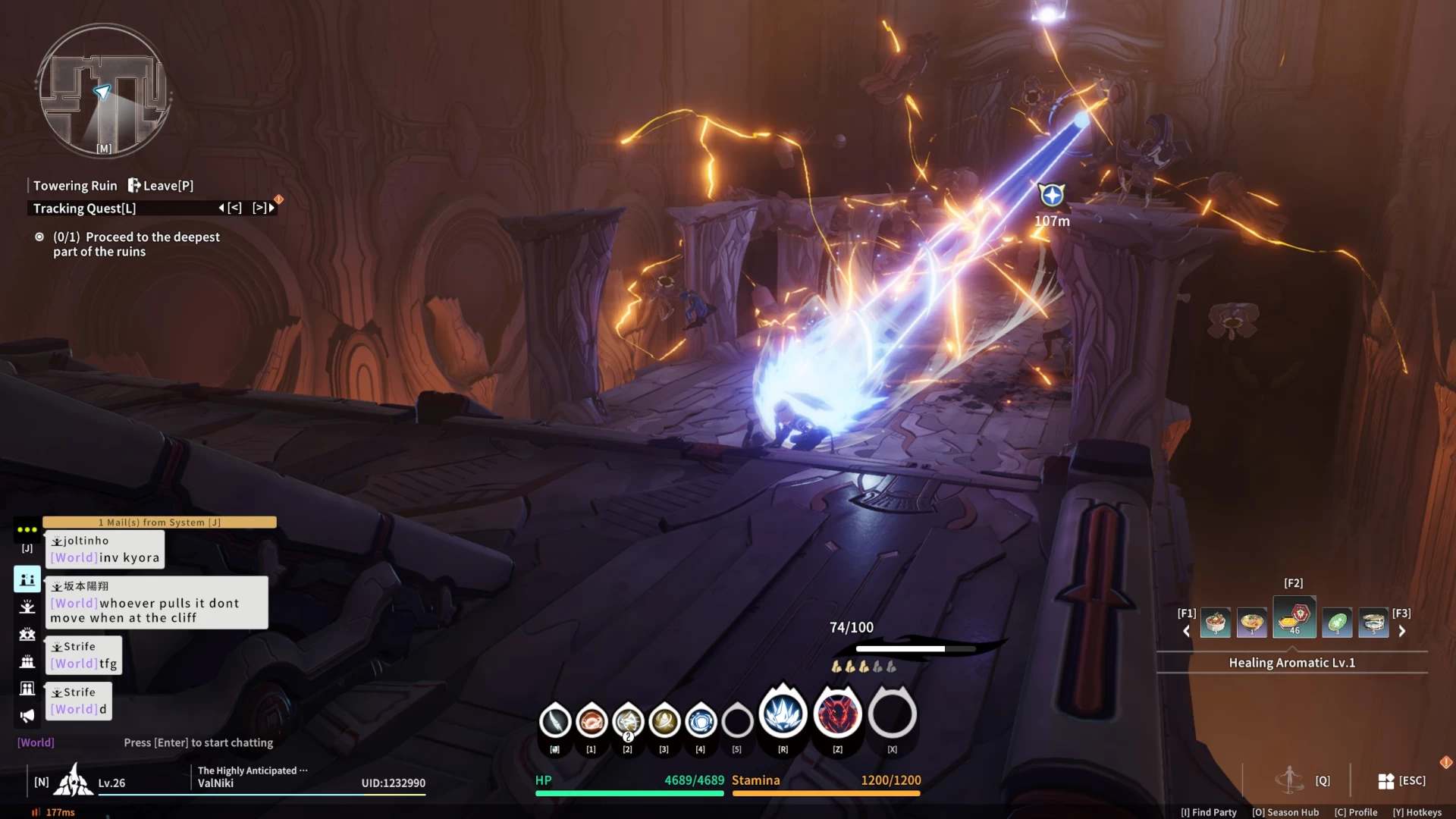
Task: Open the main menu grid icon
Action: (x=1386, y=781)
